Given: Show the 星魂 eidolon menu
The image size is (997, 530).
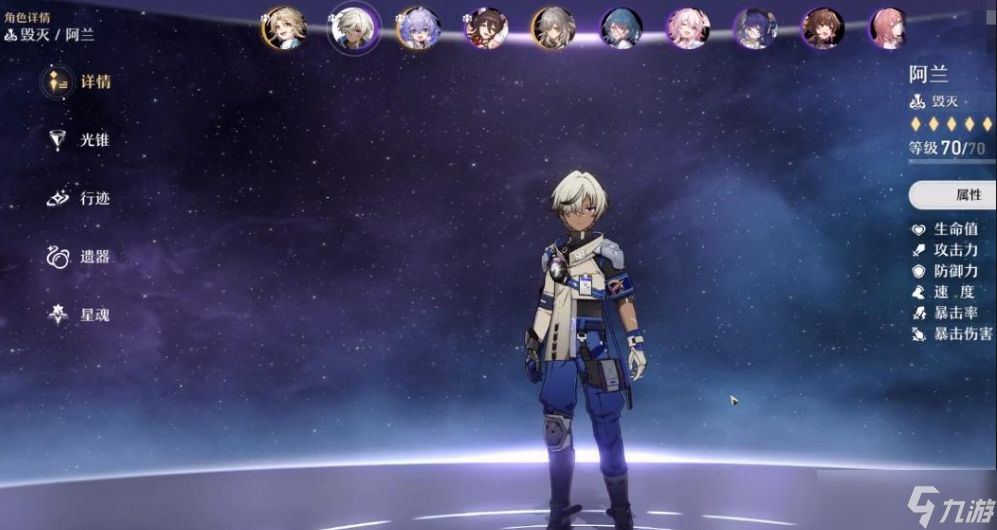Looking at the screenshot, I should tap(80, 314).
